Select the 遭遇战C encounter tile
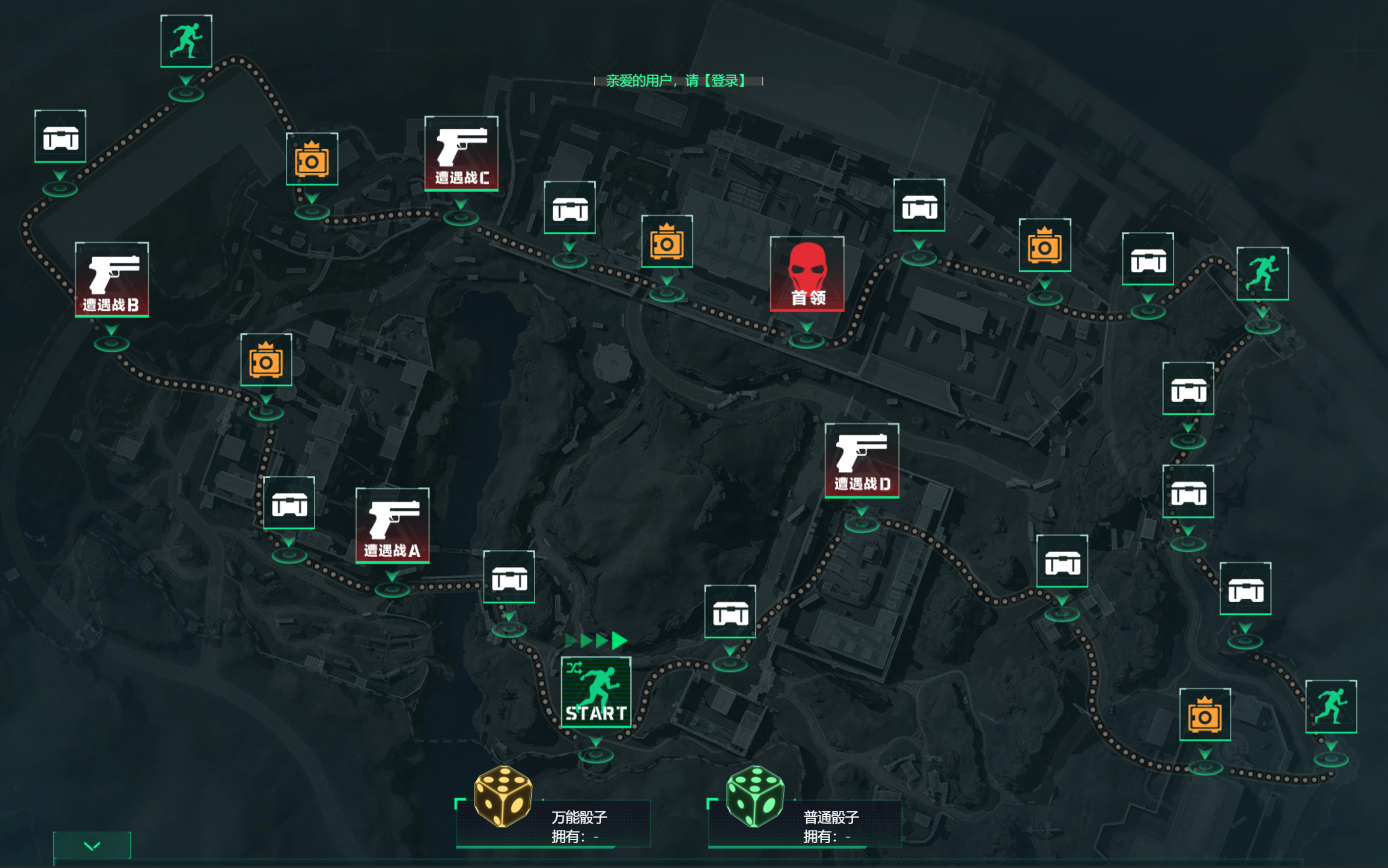Viewport: 1388px width, 868px height. point(462,153)
